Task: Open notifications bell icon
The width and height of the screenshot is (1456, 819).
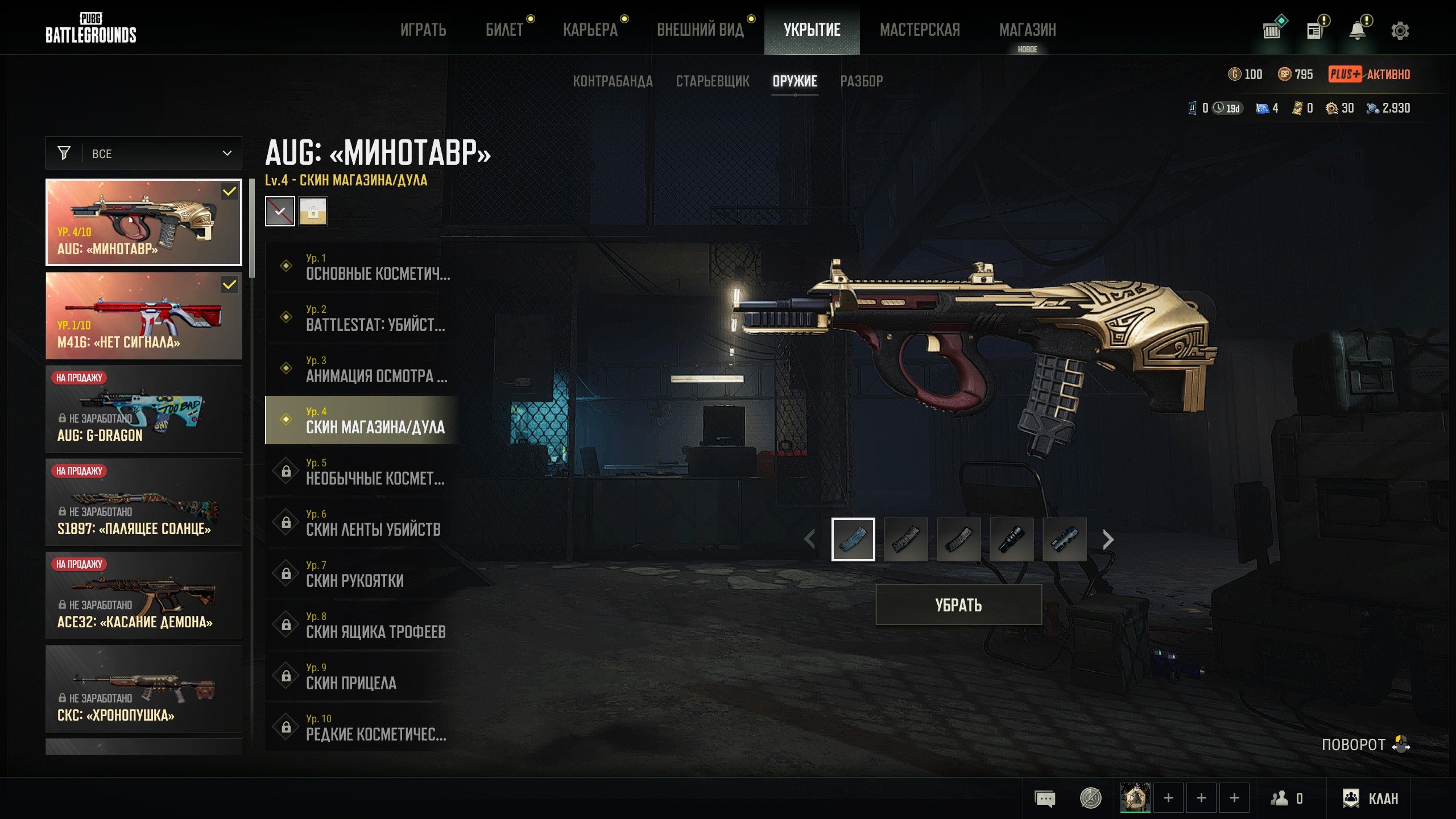Action: (x=1358, y=31)
